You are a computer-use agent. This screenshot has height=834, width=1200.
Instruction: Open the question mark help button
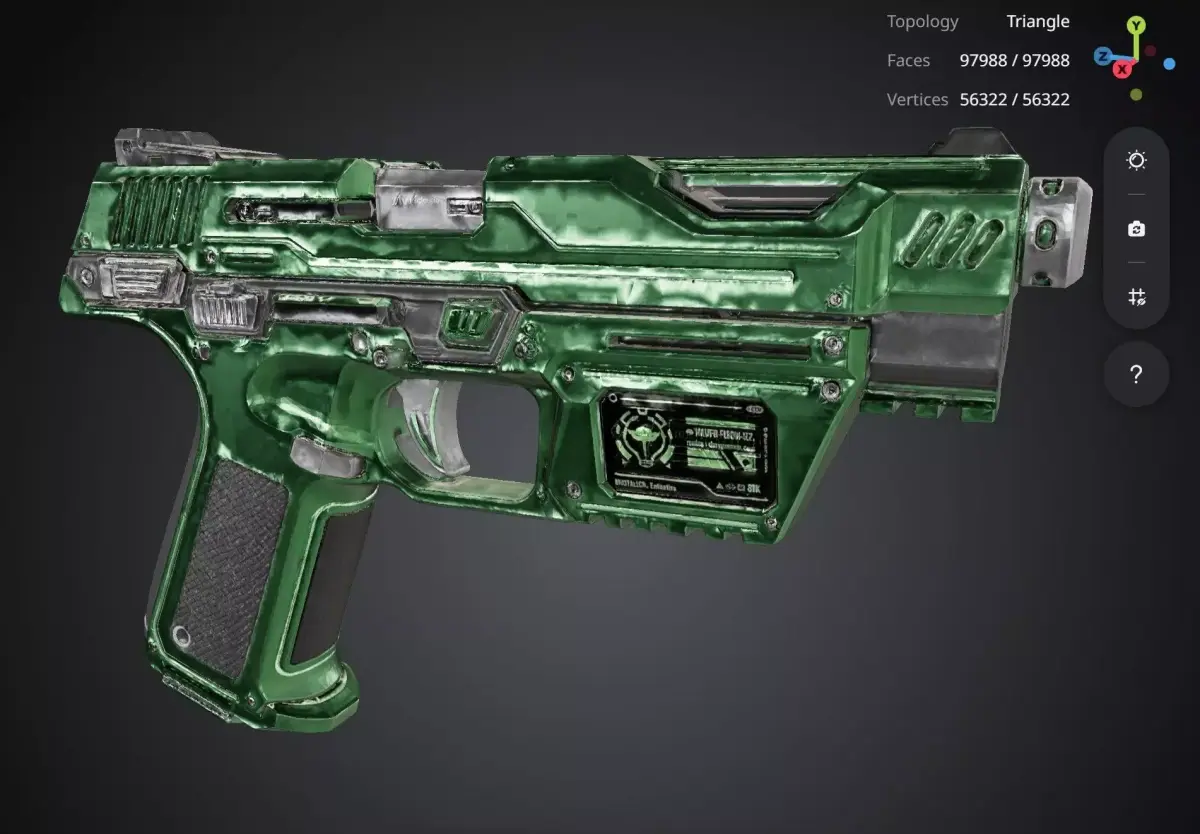pos(1136,374)
